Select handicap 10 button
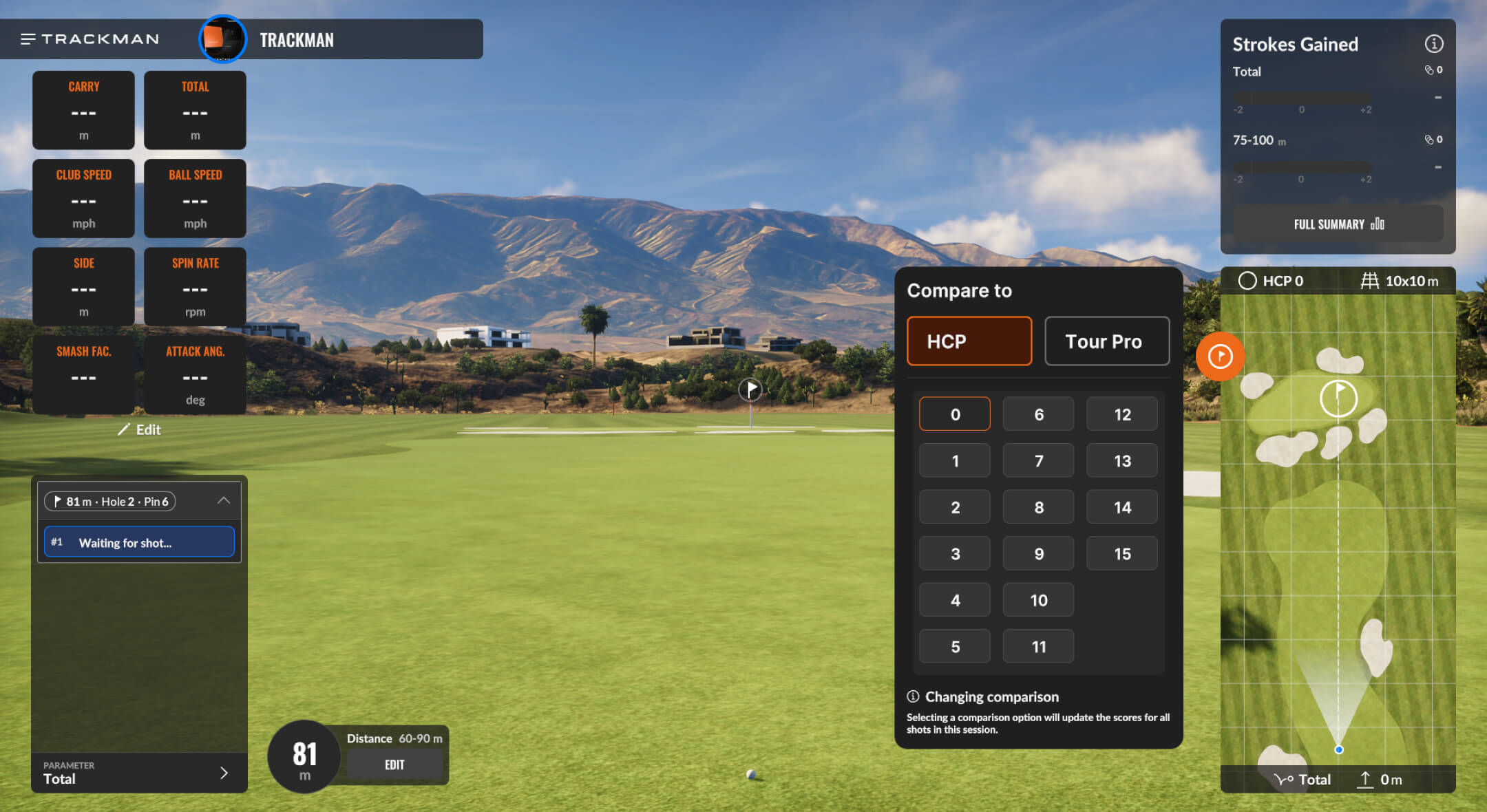 [x=1038, y=600]
